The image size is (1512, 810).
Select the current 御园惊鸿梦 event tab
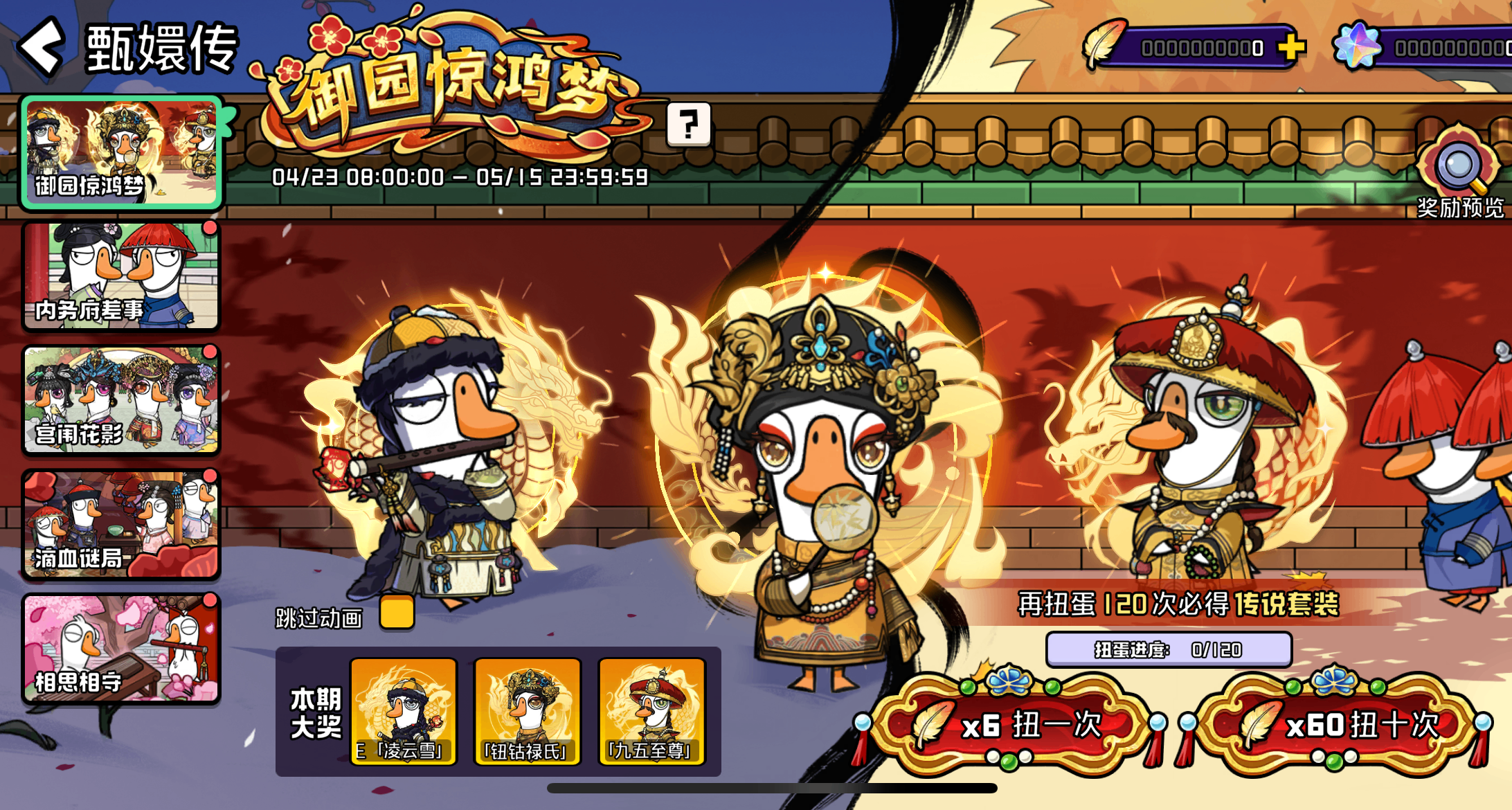121,154
